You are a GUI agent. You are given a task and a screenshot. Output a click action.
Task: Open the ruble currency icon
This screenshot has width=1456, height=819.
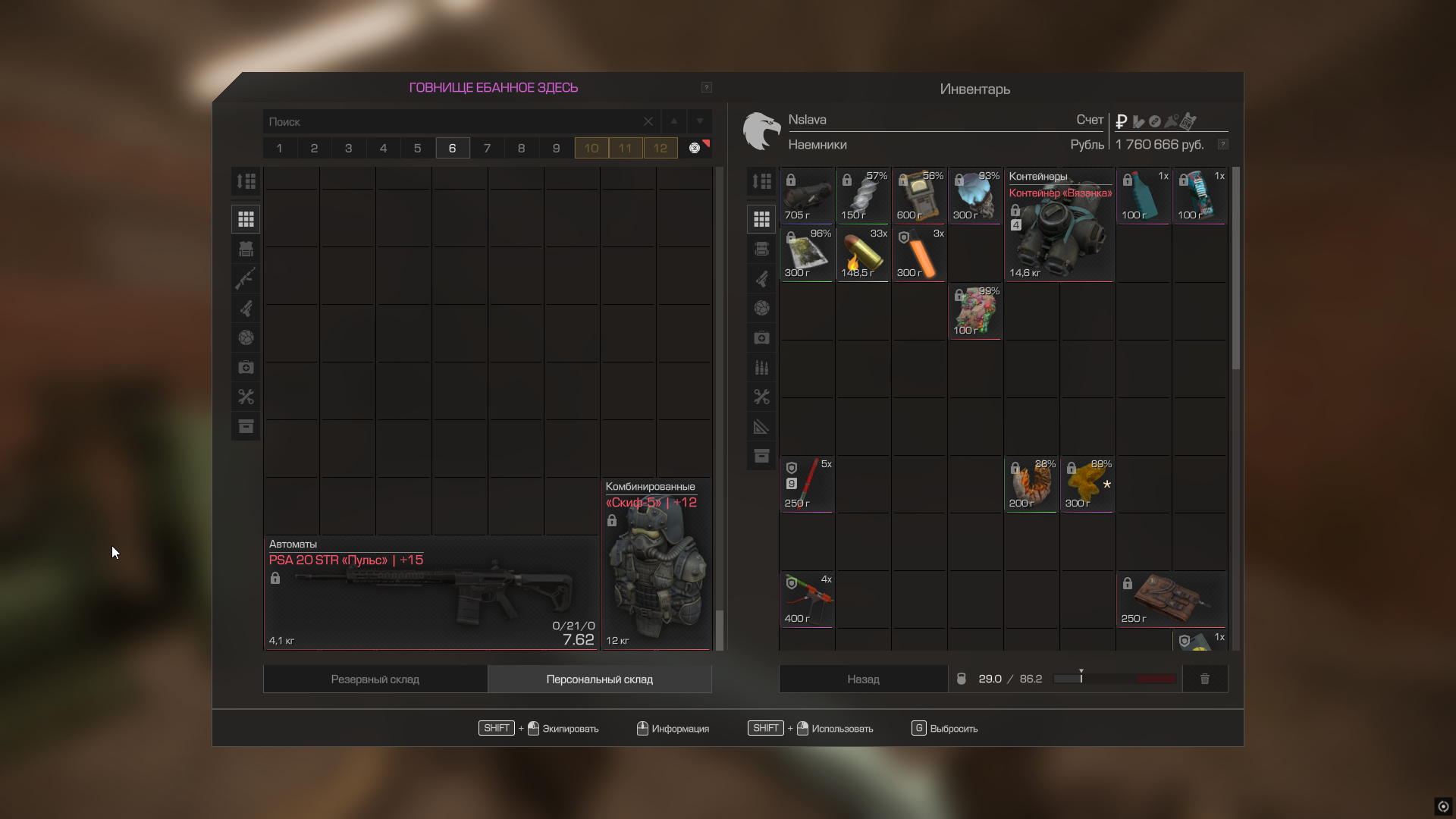pyautogui.click(x=1122, y=121)
